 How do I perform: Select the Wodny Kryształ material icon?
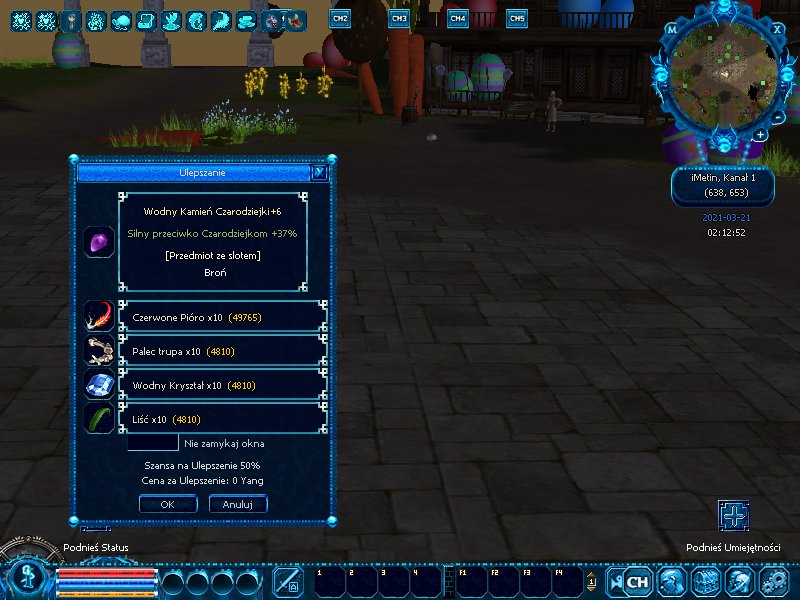coord(98,384)
